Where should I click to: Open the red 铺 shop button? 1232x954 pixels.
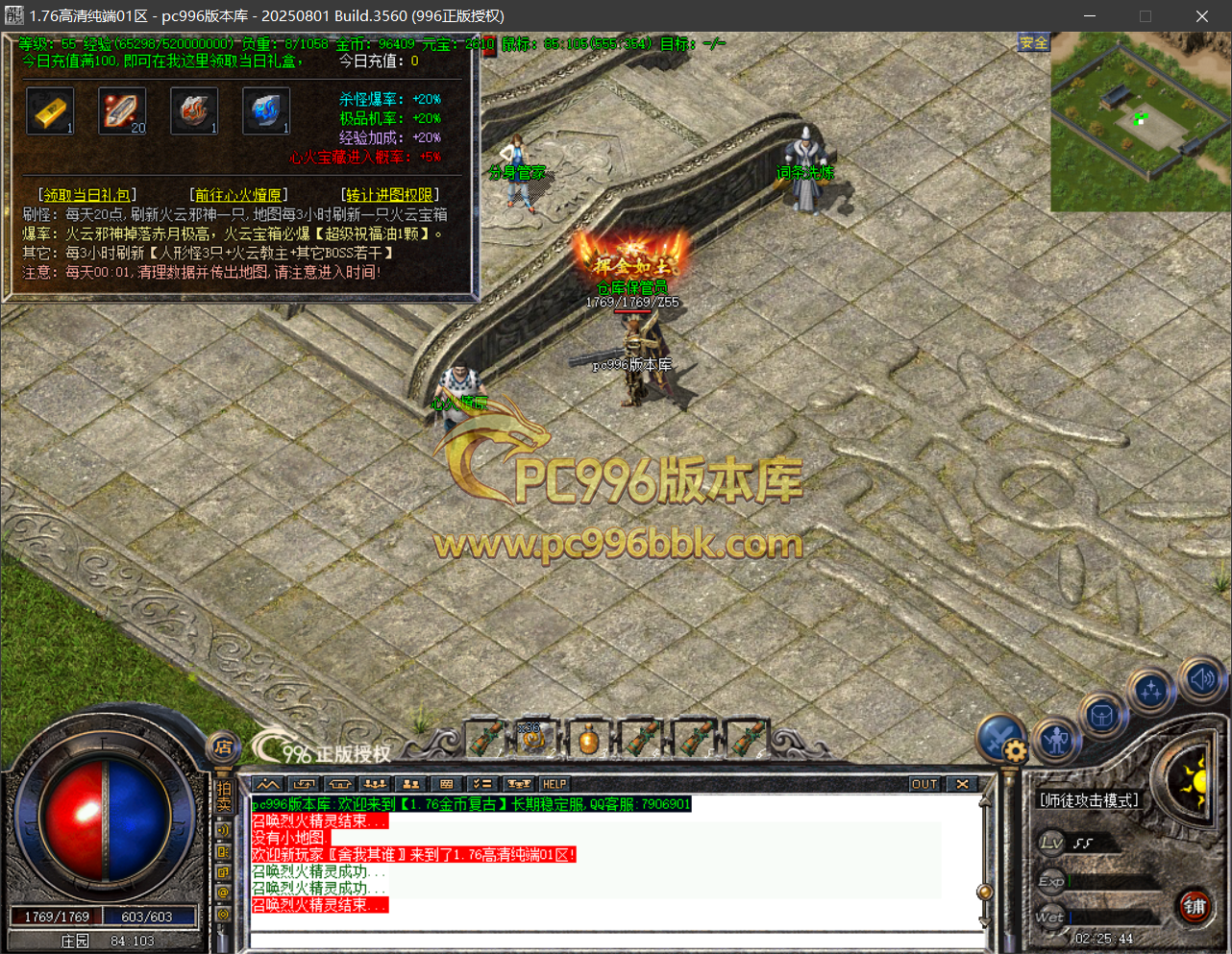pyautogui.click(x=1195, y=906)
